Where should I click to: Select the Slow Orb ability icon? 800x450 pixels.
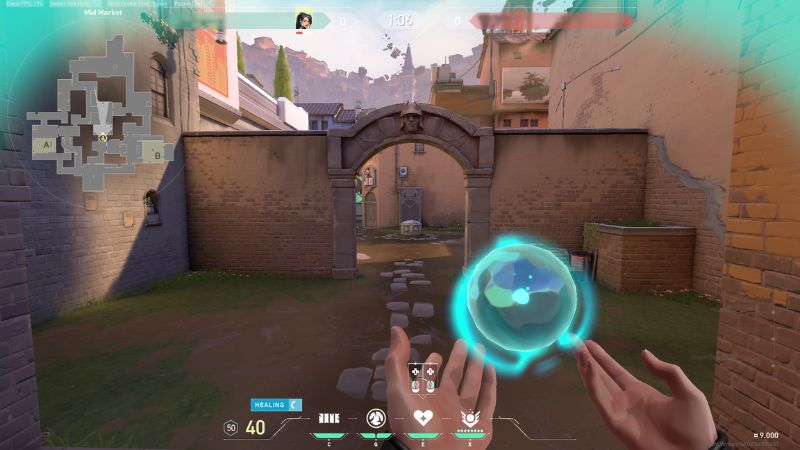click(x=377, y=418)
